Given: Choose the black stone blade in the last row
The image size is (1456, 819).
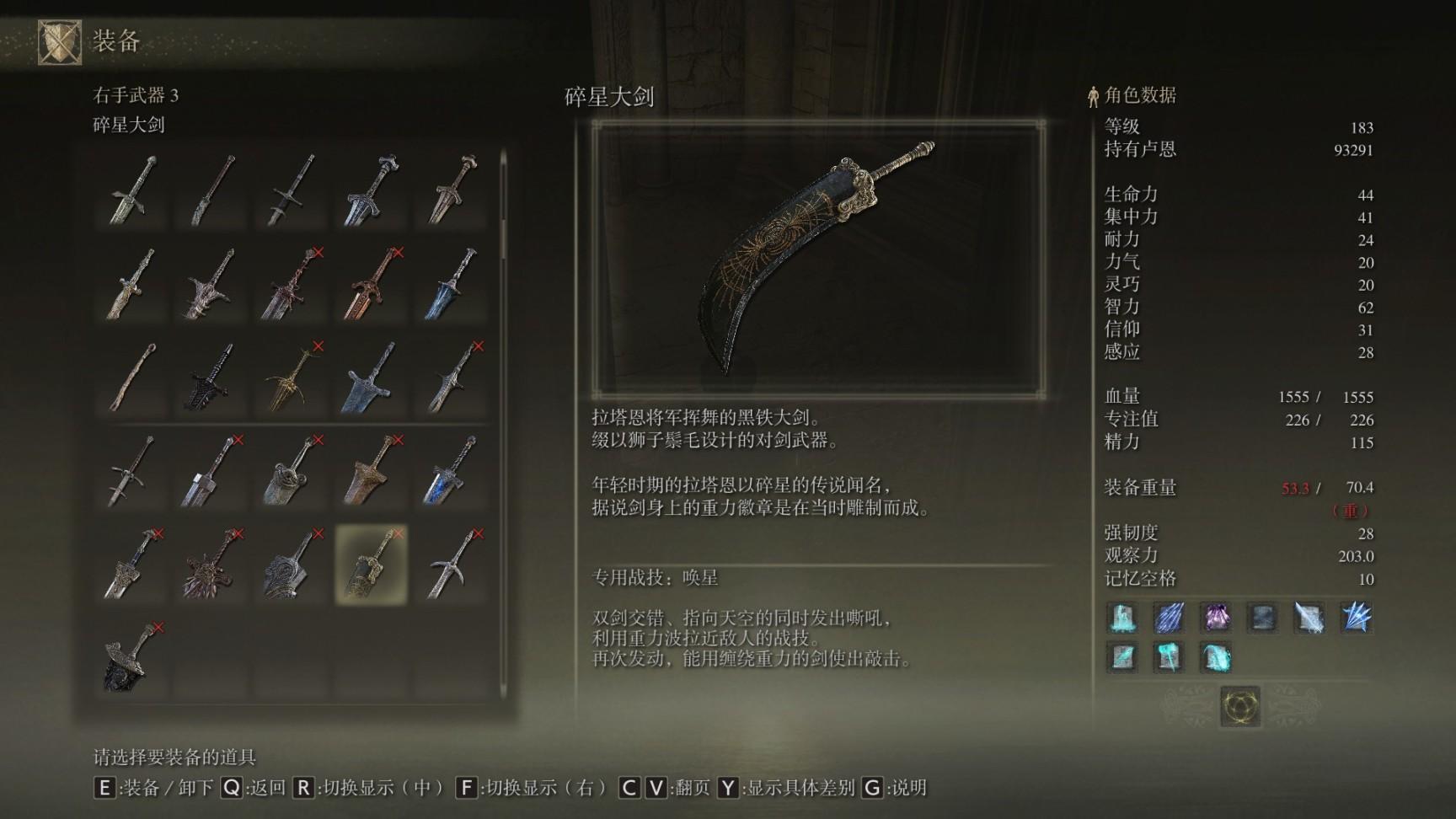Looking at the screenshot, I should click(x=131, y=658).
